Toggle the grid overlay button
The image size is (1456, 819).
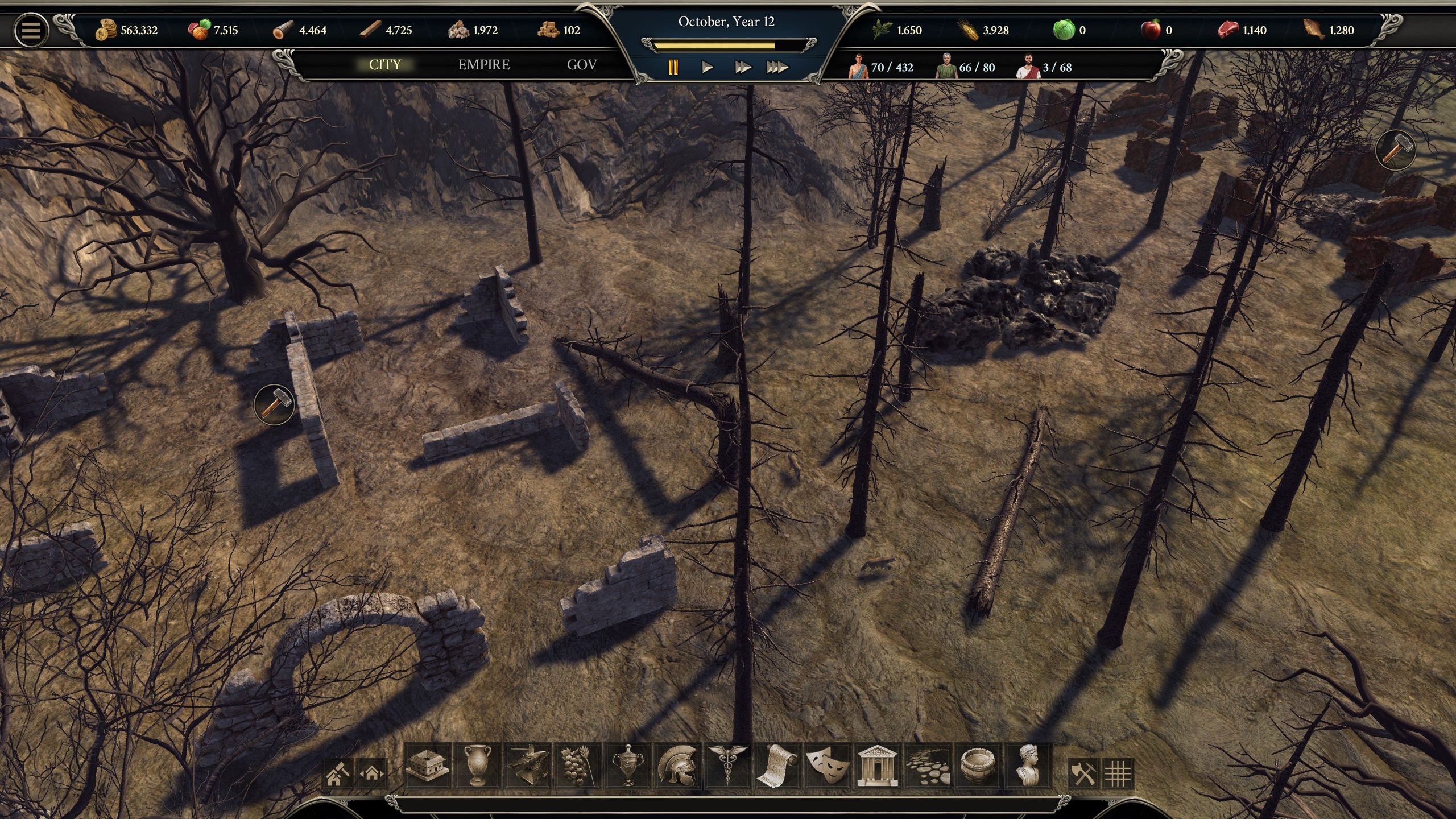(1118, 773)
